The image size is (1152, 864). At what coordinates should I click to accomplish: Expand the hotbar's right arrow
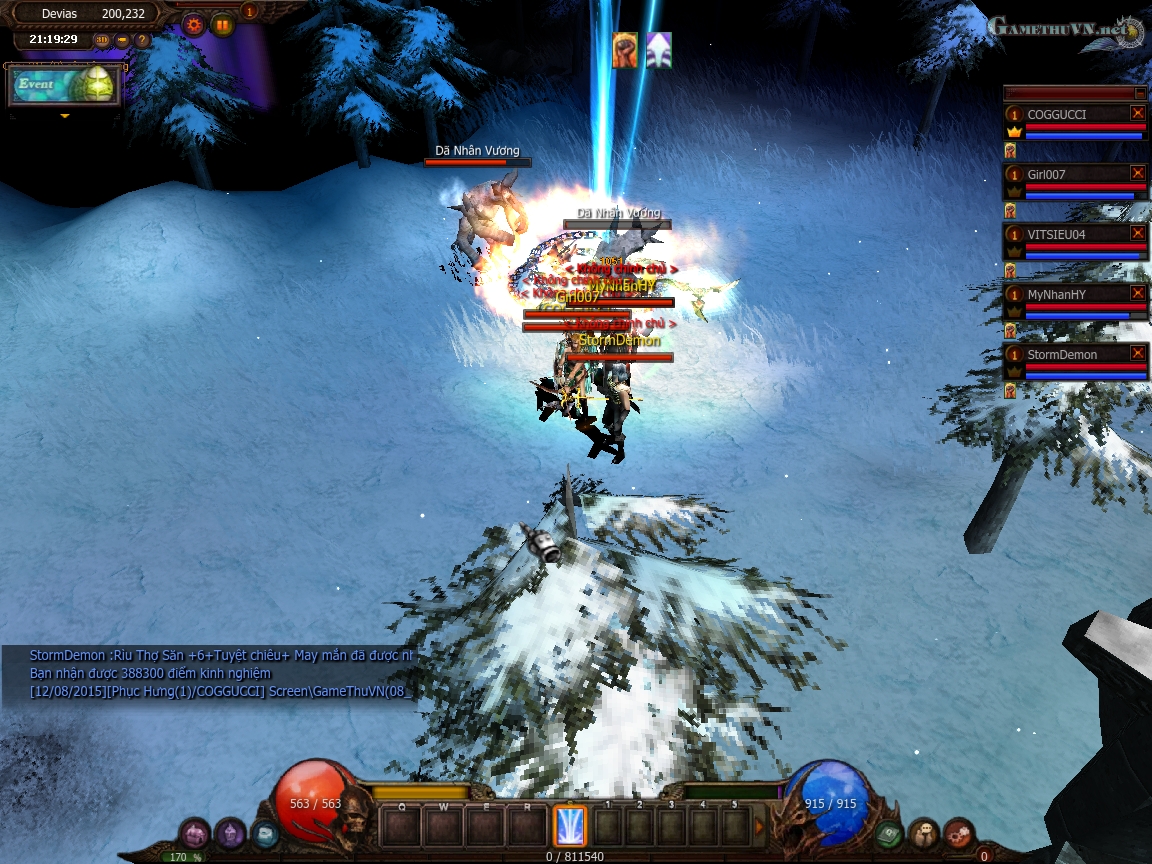[758, 826]
